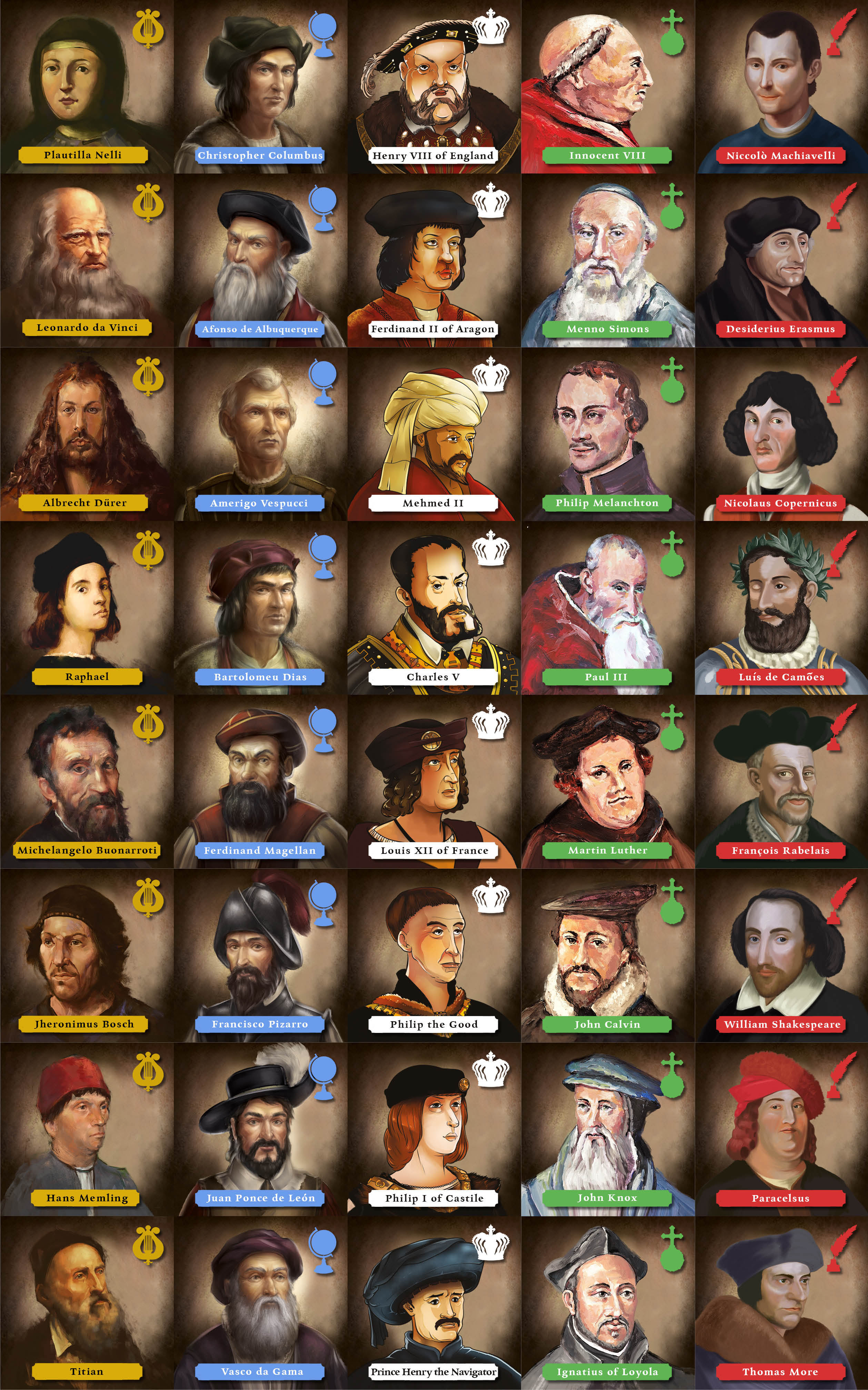
Task: Select the Hans Memling portrait card
Action: coord(86,1129)
